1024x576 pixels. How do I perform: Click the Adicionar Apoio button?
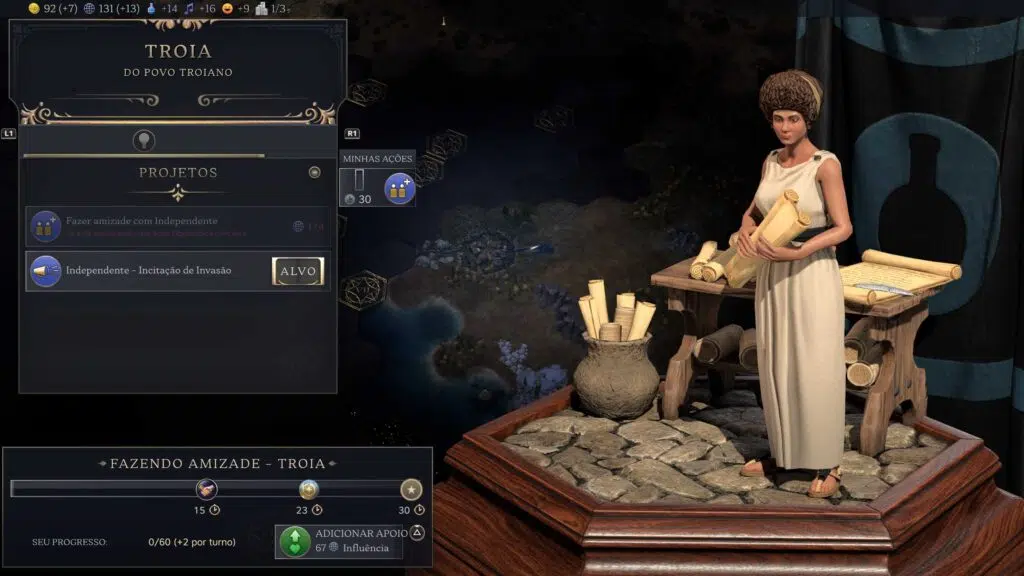[340, 541]
